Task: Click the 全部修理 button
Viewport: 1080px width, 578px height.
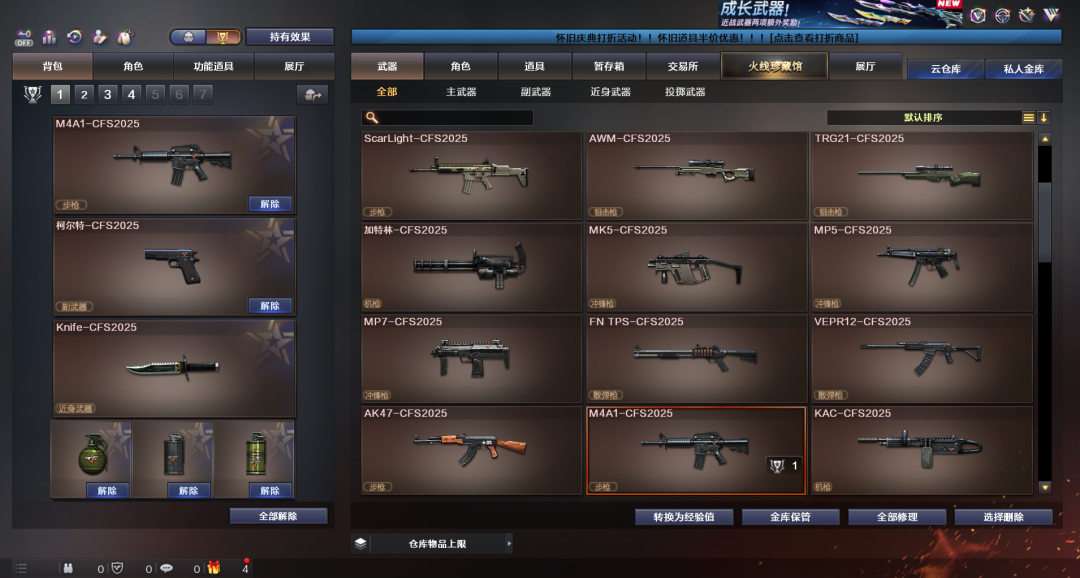Action: pyautogui.click(x=897, y=517)
